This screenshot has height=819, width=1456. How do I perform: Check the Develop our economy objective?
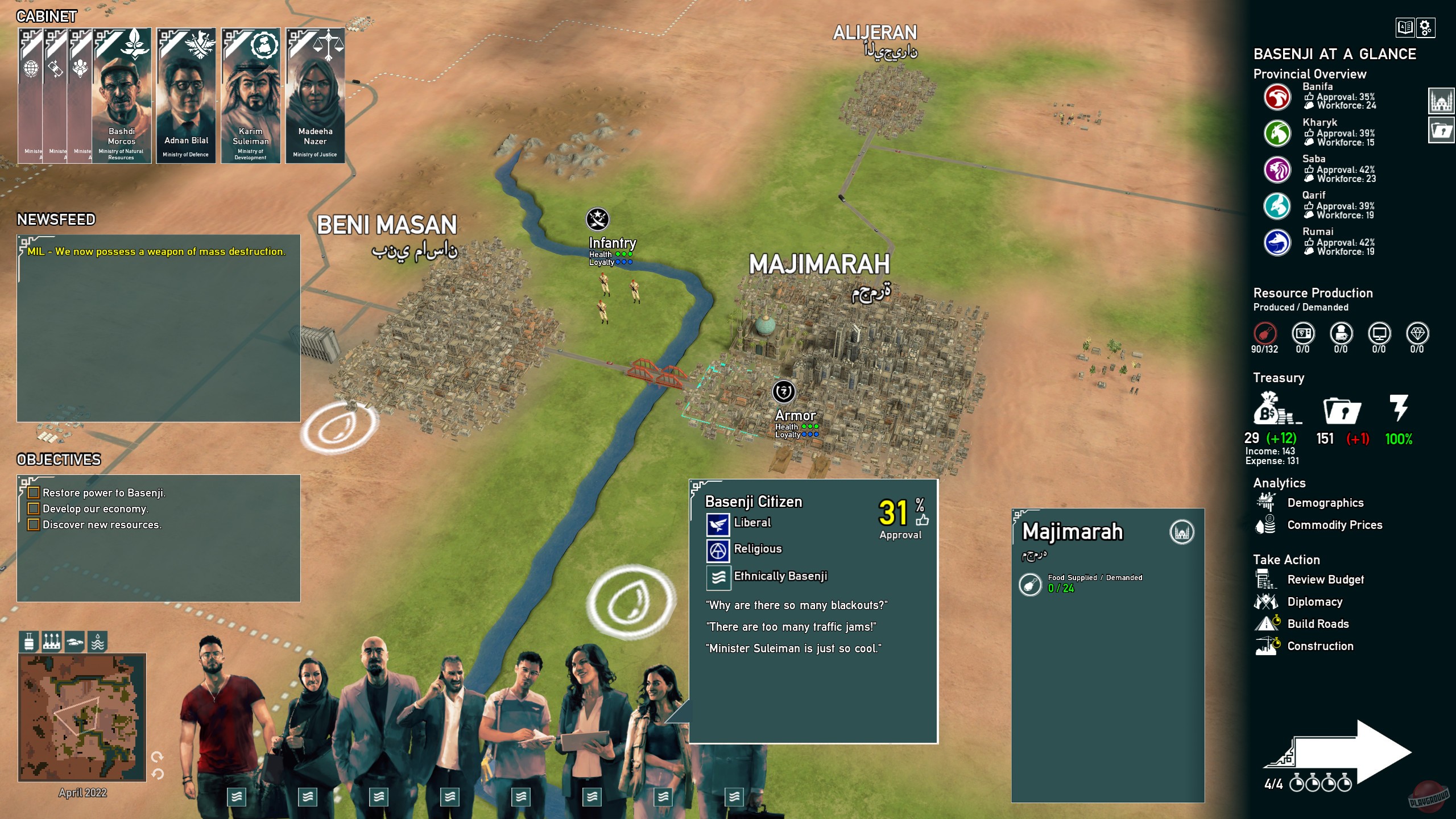click(34, 509)
